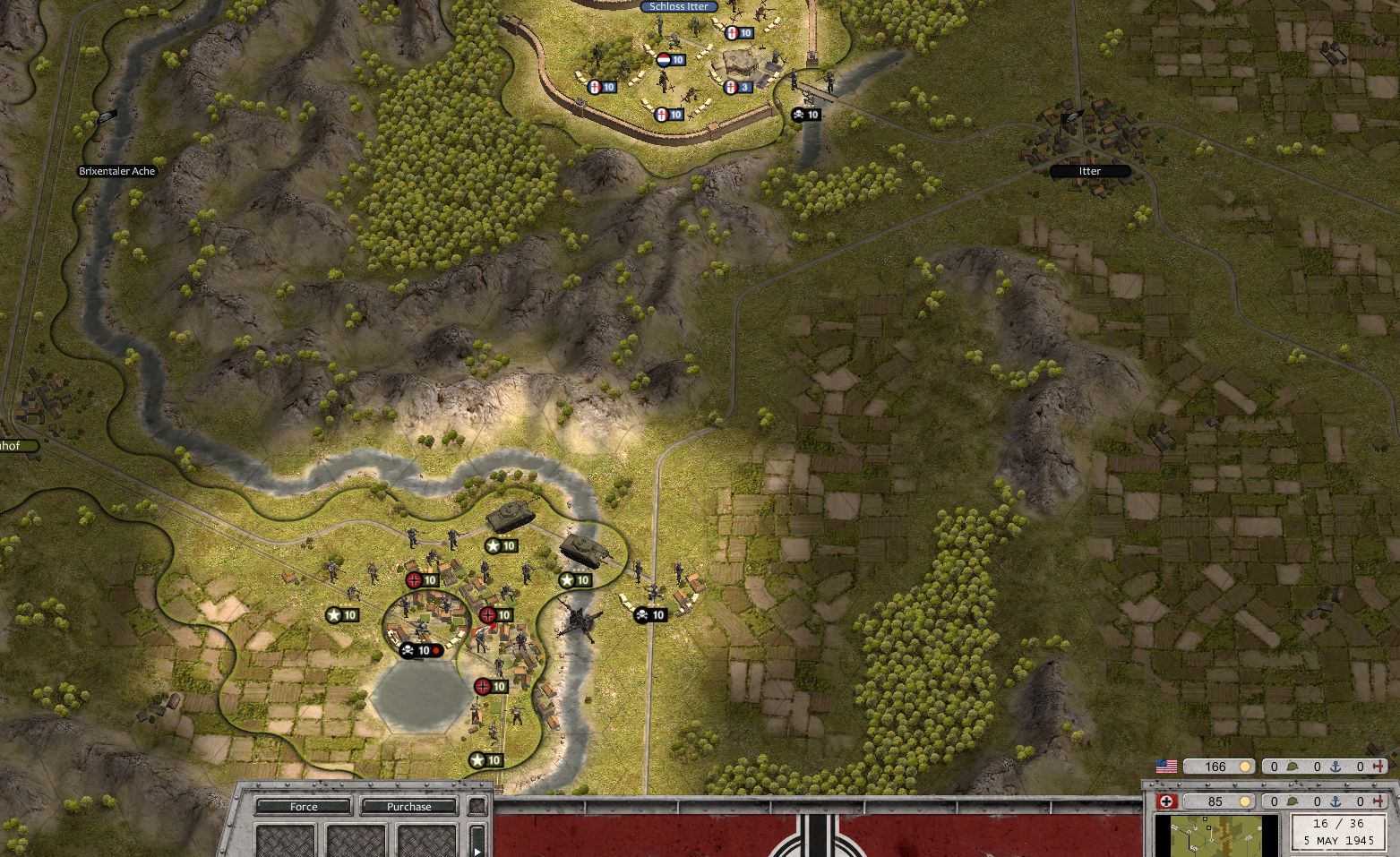Open the Purchase tab

410,807
